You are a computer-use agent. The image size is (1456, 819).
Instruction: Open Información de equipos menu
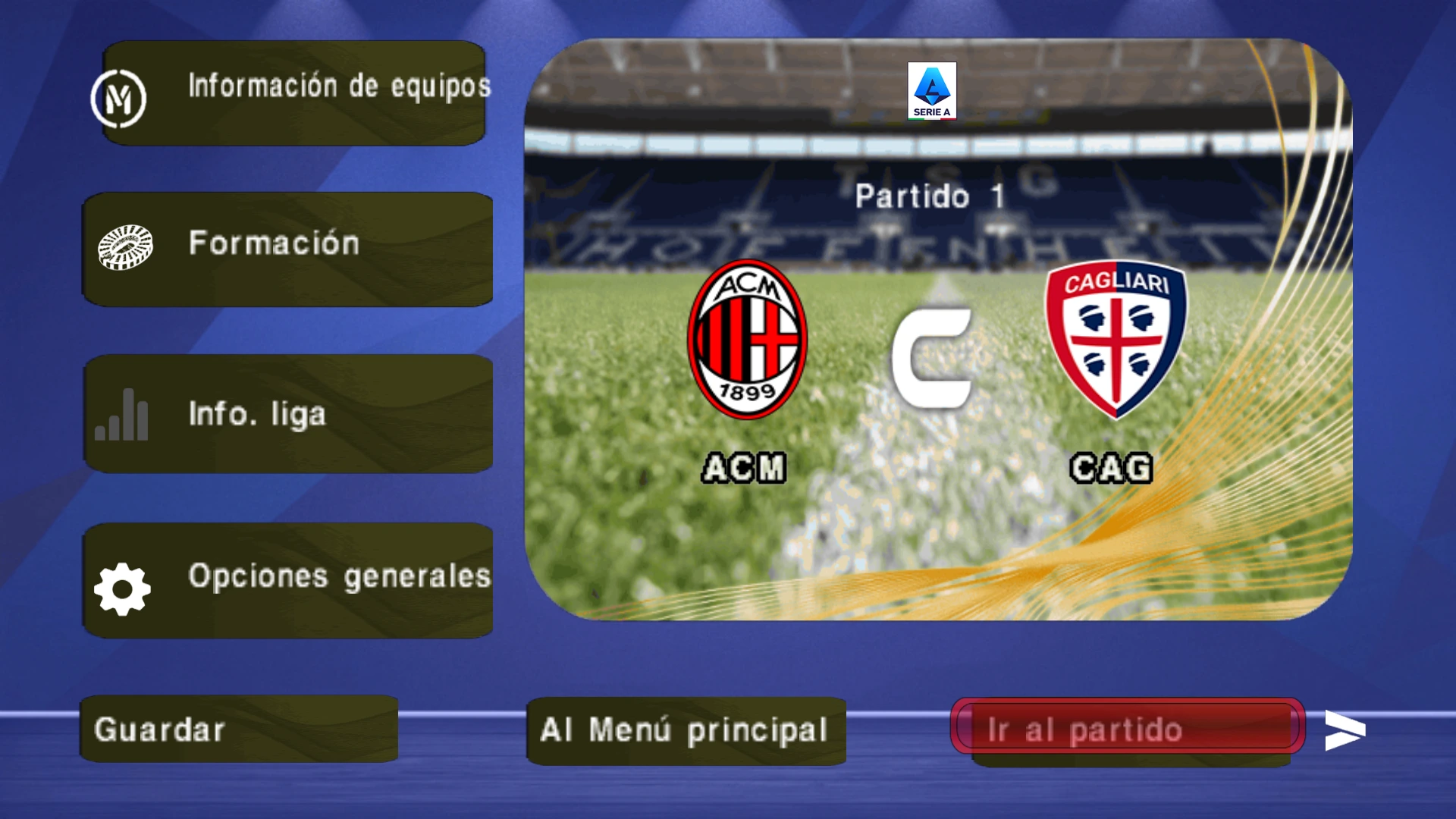[x=294, y=93]
